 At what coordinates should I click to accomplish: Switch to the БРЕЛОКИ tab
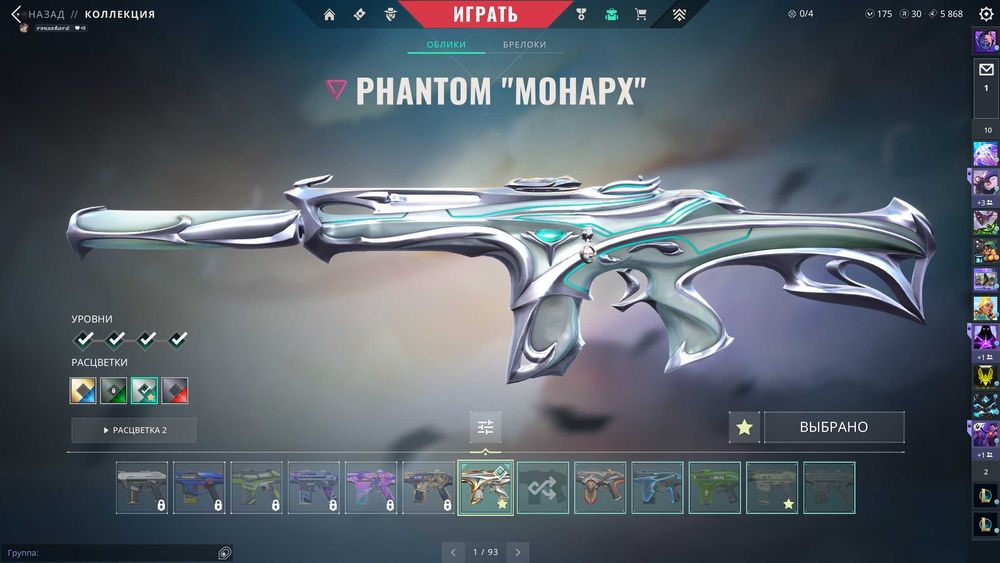click(525, 45)
